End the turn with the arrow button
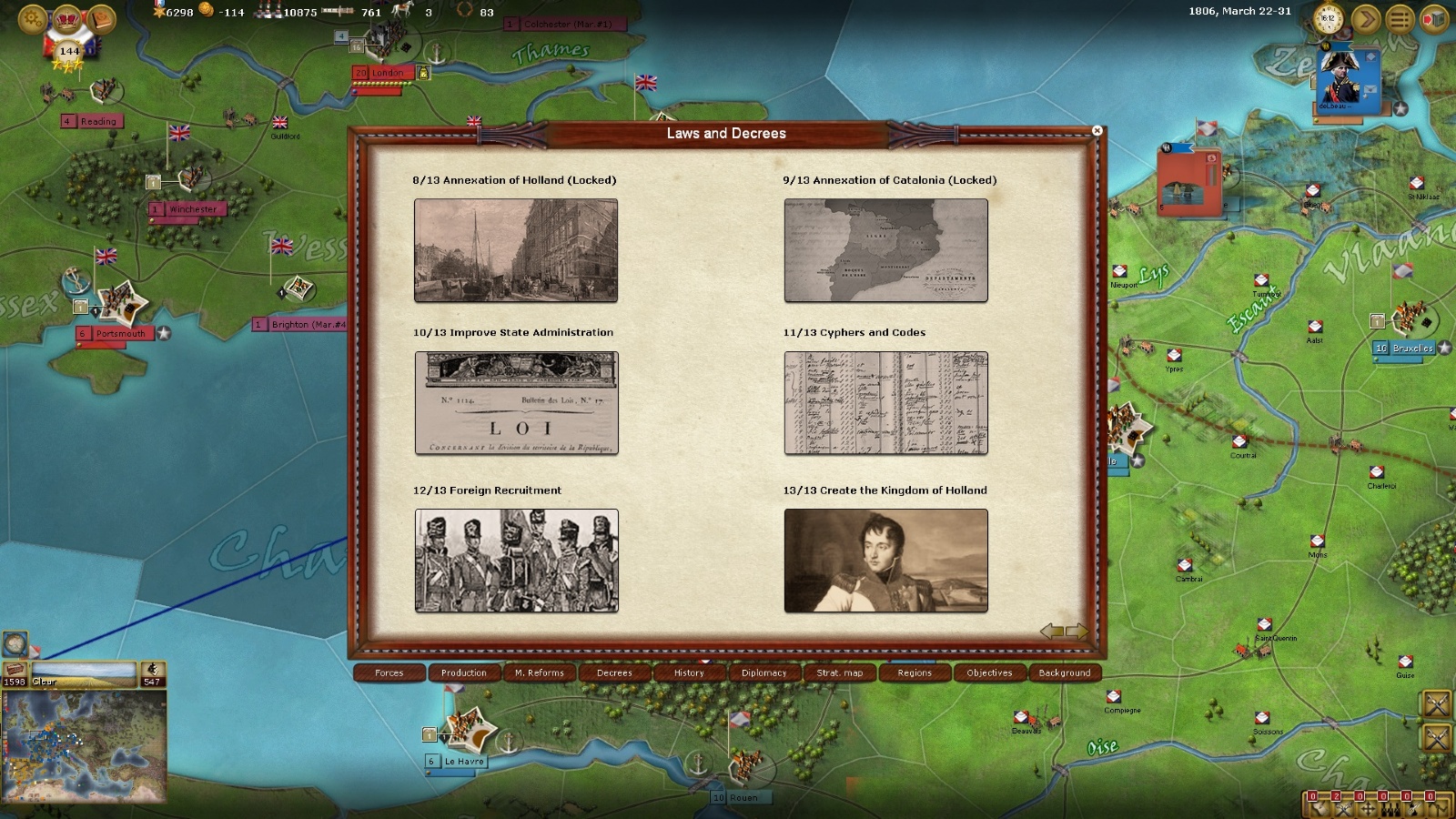This screenshot has height=819, width=1456. pos(1365,18)
